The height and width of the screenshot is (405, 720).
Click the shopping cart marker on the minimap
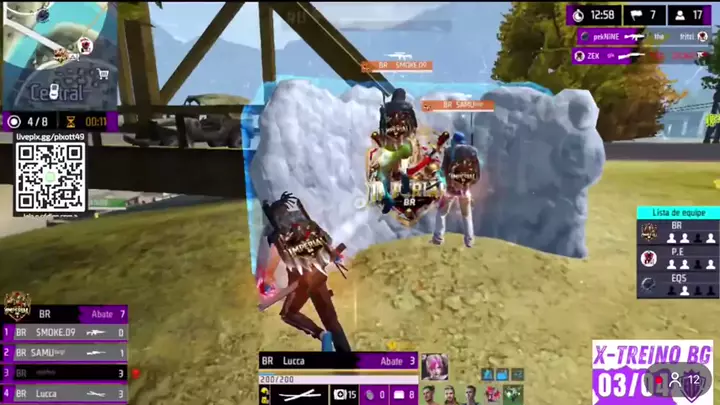click(x=102, y=73)
